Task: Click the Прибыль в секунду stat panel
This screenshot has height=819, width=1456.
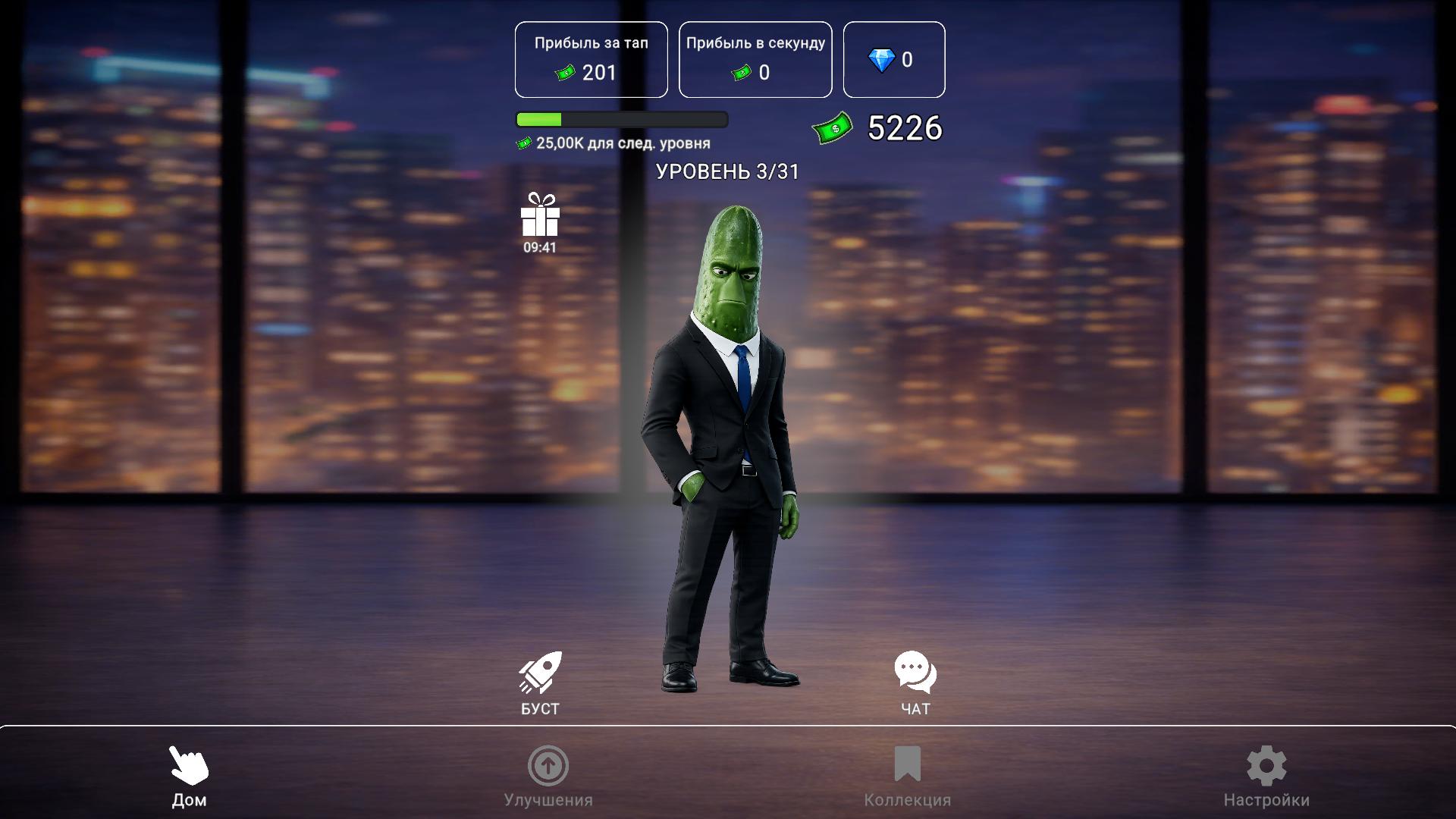Action: click(755, 59)
